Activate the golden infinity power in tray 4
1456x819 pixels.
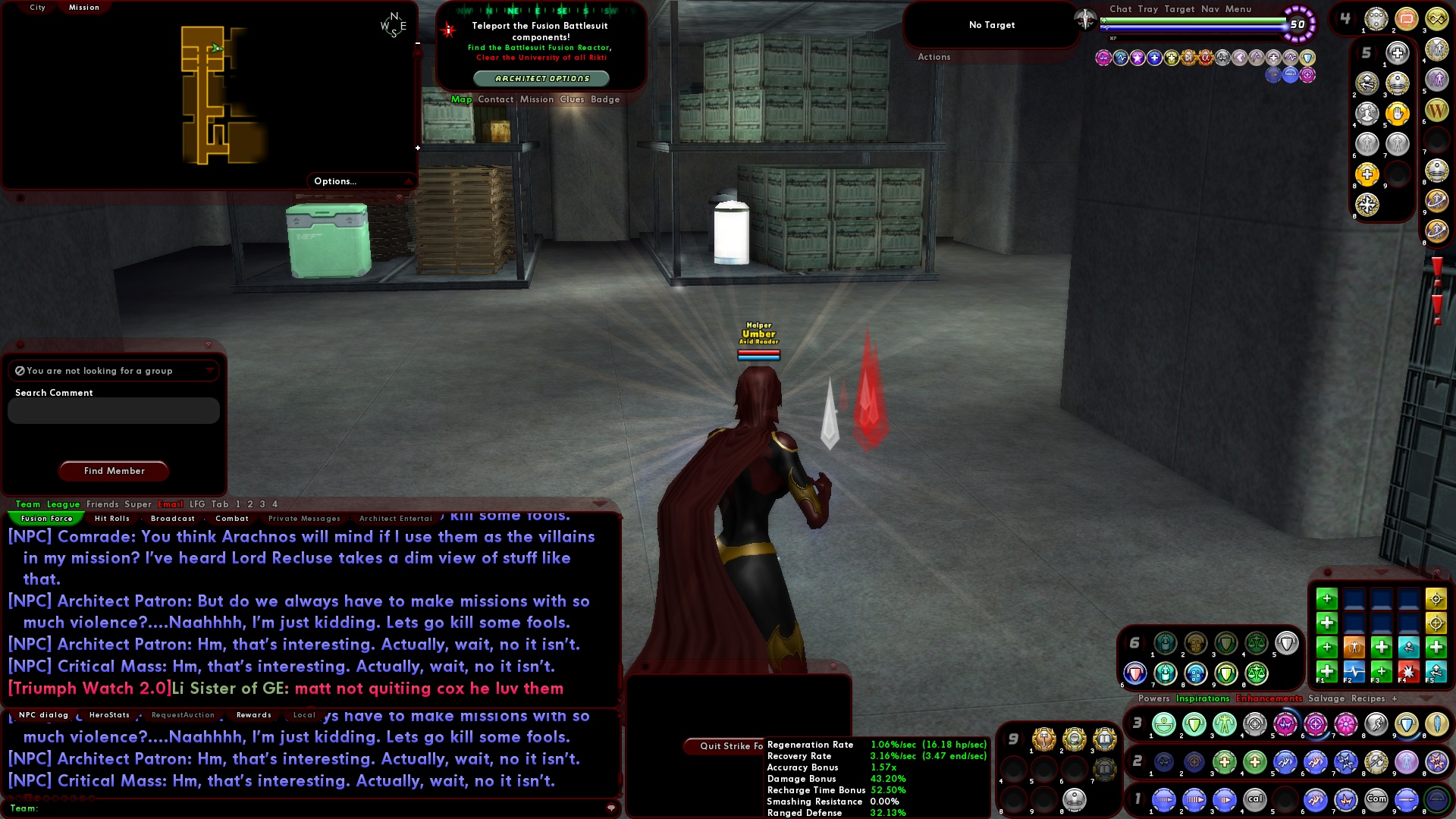[1437, 19]
